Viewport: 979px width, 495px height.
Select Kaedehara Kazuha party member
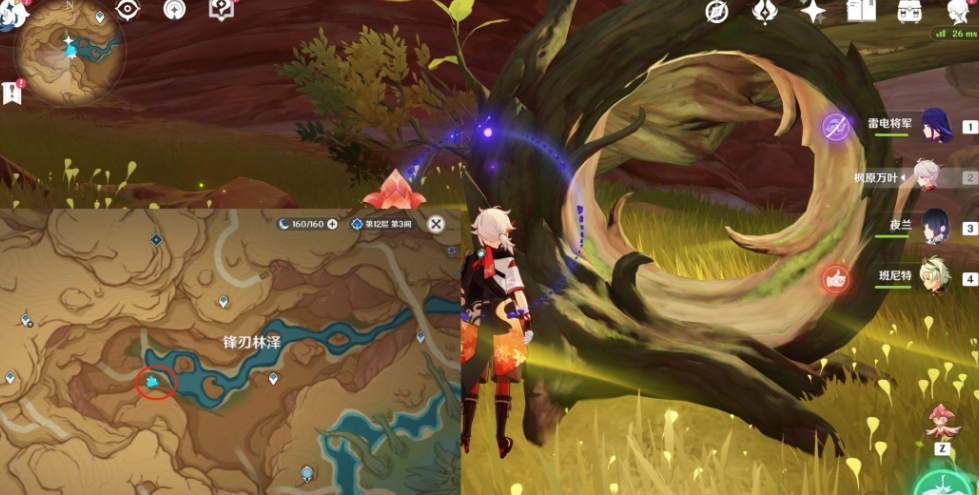pos(928,177)
